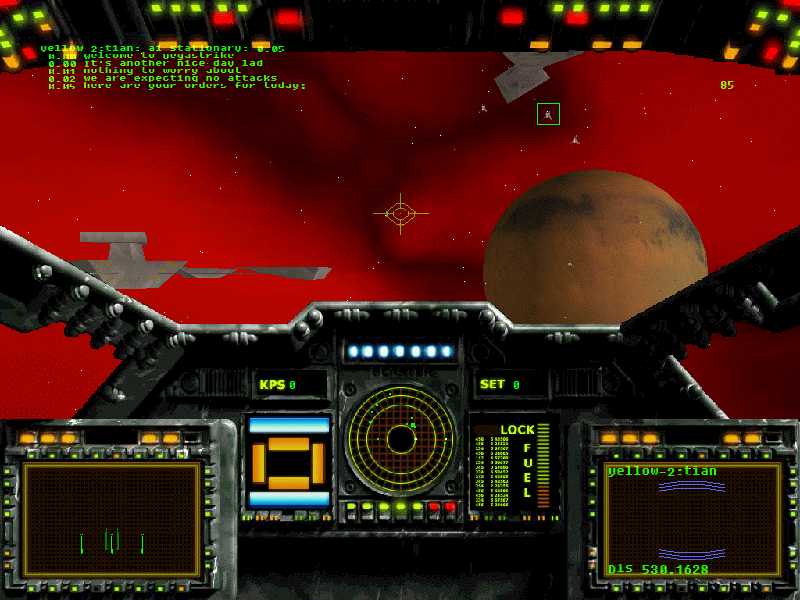Screen dimensions: 800x600
Task: Click the left multifunction display screen
Action: (112, 518)
